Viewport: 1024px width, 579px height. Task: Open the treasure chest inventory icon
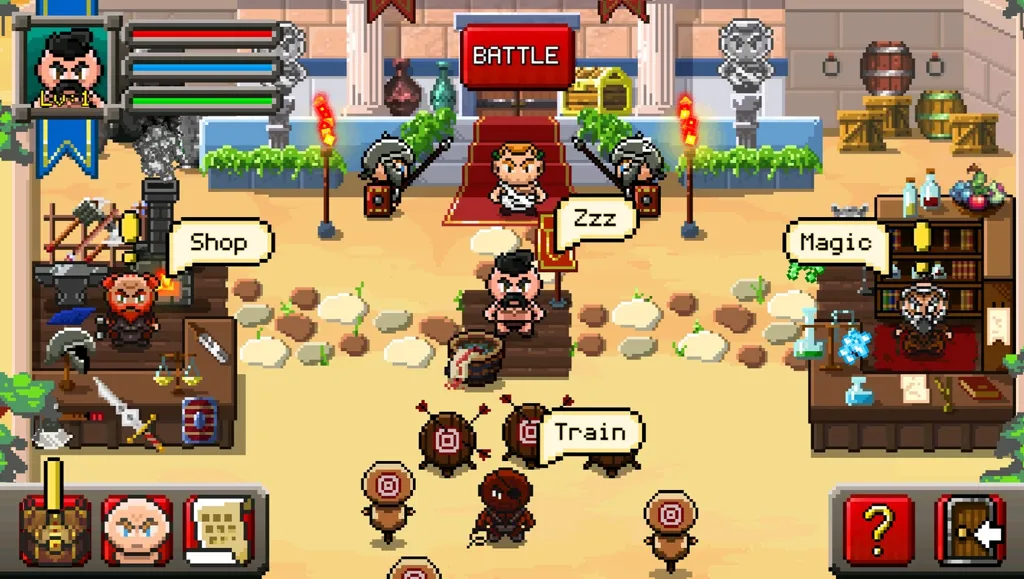click(55, 529)
